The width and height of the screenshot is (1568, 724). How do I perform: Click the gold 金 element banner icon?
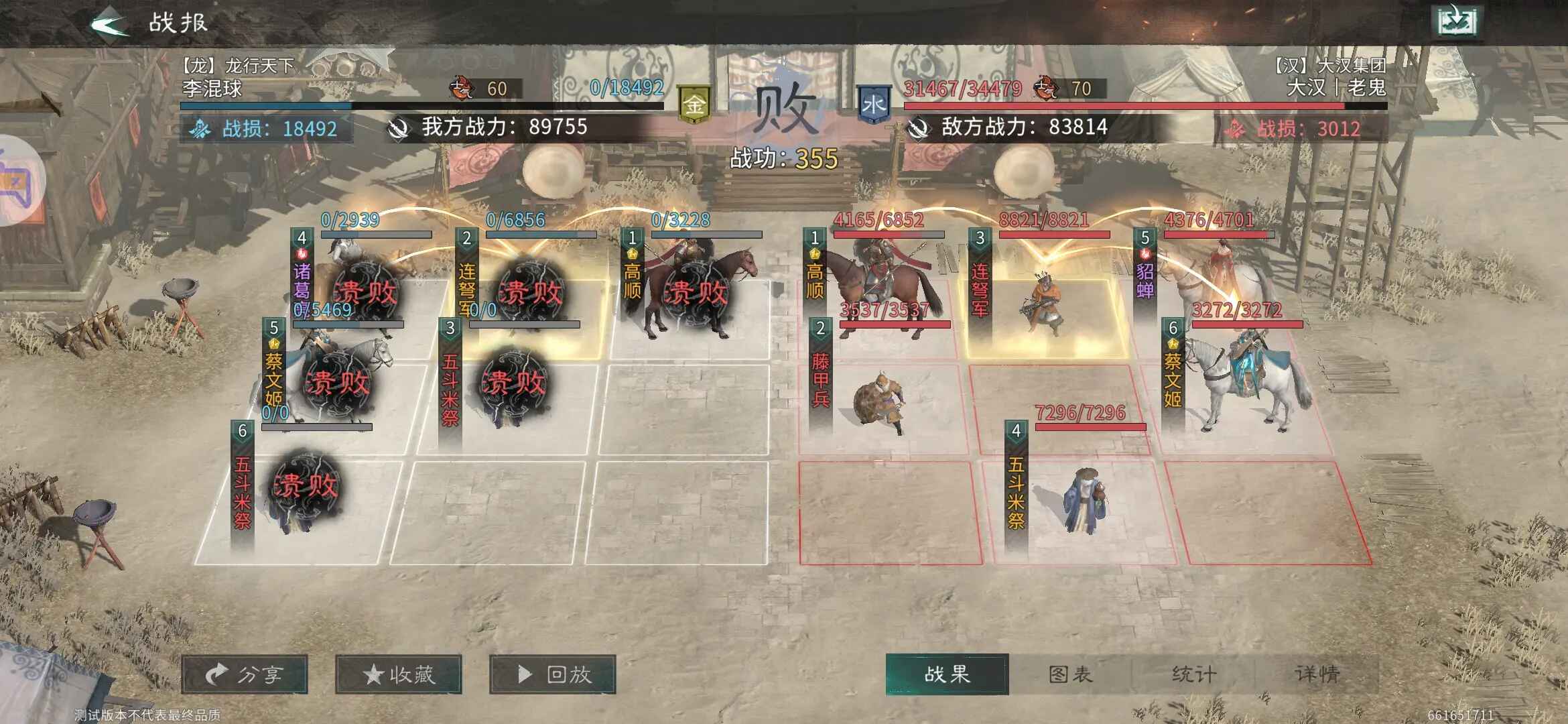click(695, 102)
